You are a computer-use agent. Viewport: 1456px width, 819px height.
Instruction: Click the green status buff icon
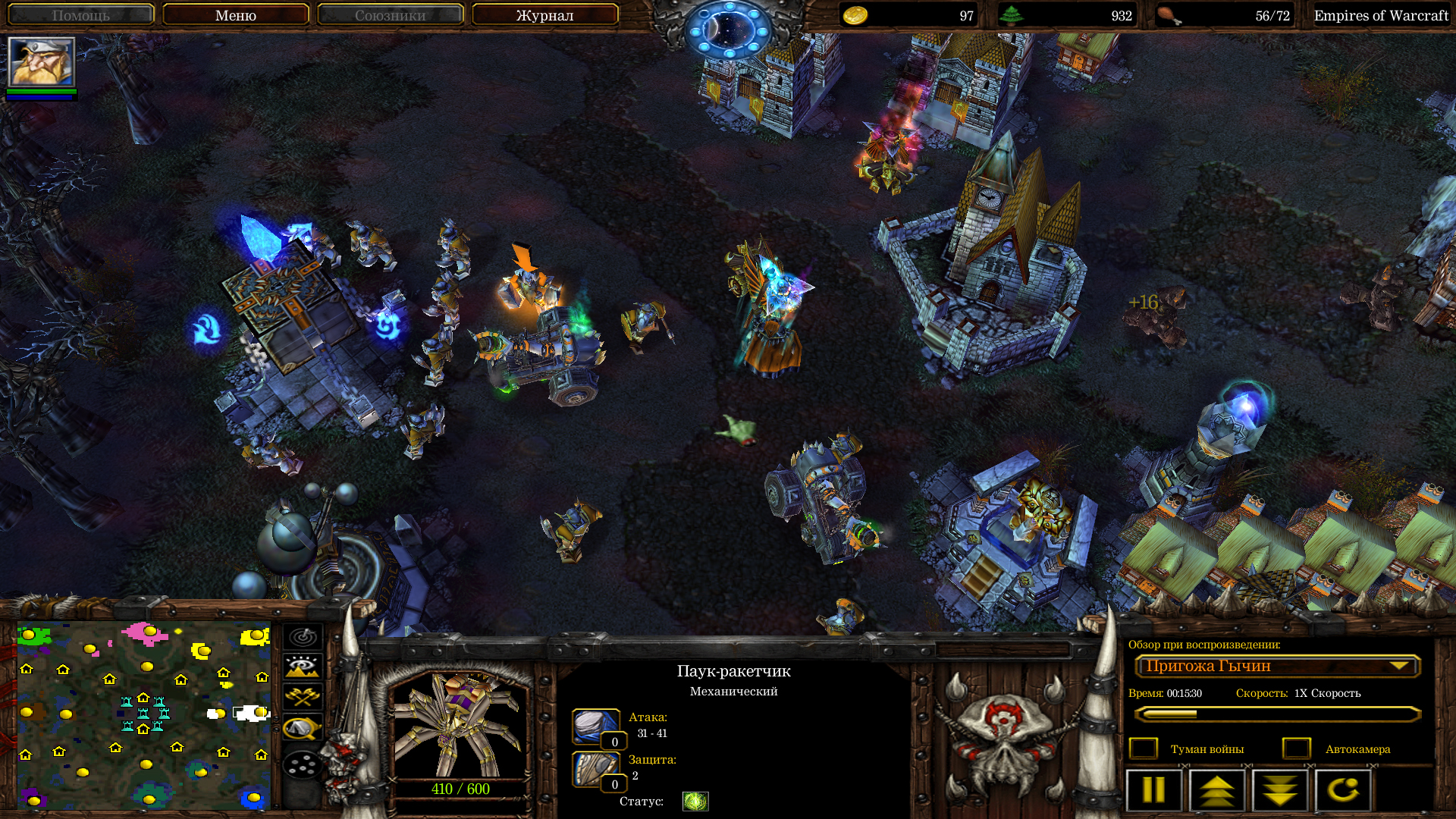pyautogui.click(x=695, y=801)
